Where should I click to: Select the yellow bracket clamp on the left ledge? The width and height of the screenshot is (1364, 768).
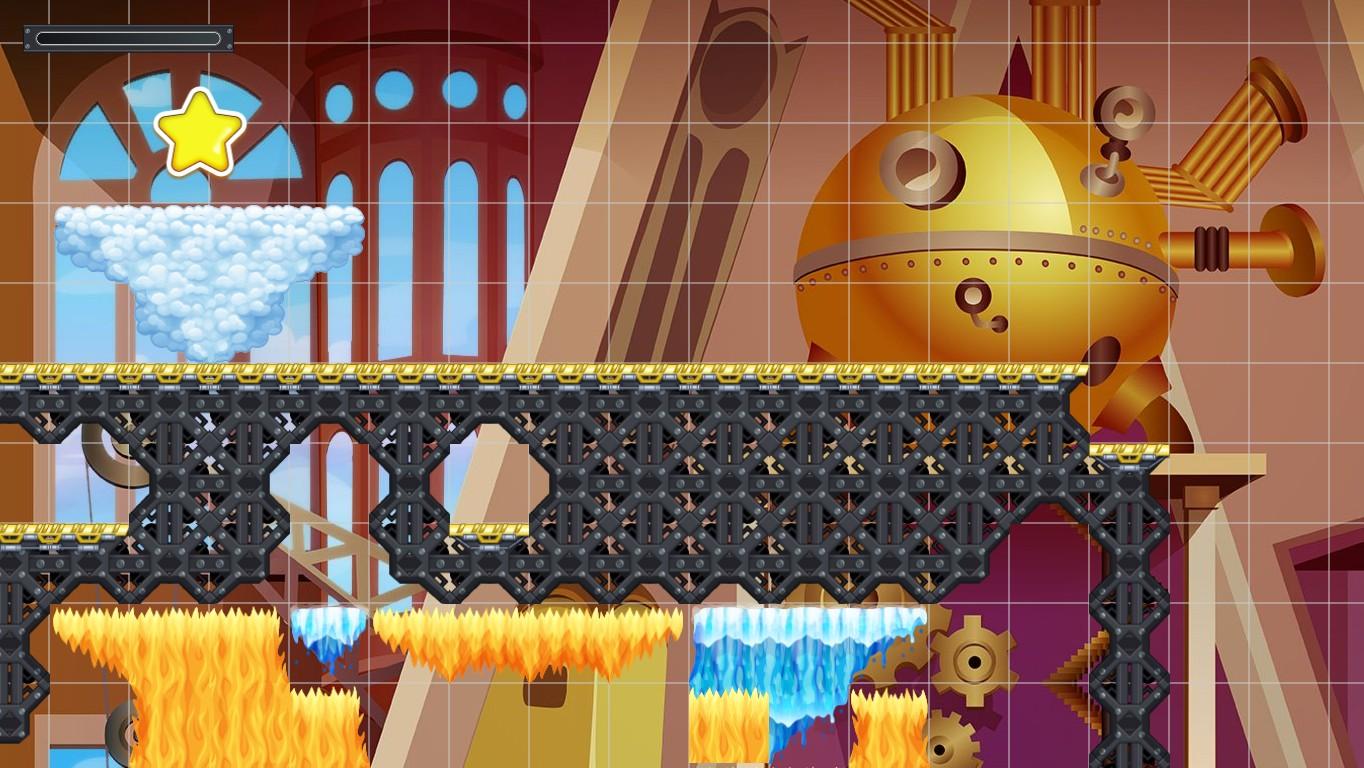click(50, 537)
